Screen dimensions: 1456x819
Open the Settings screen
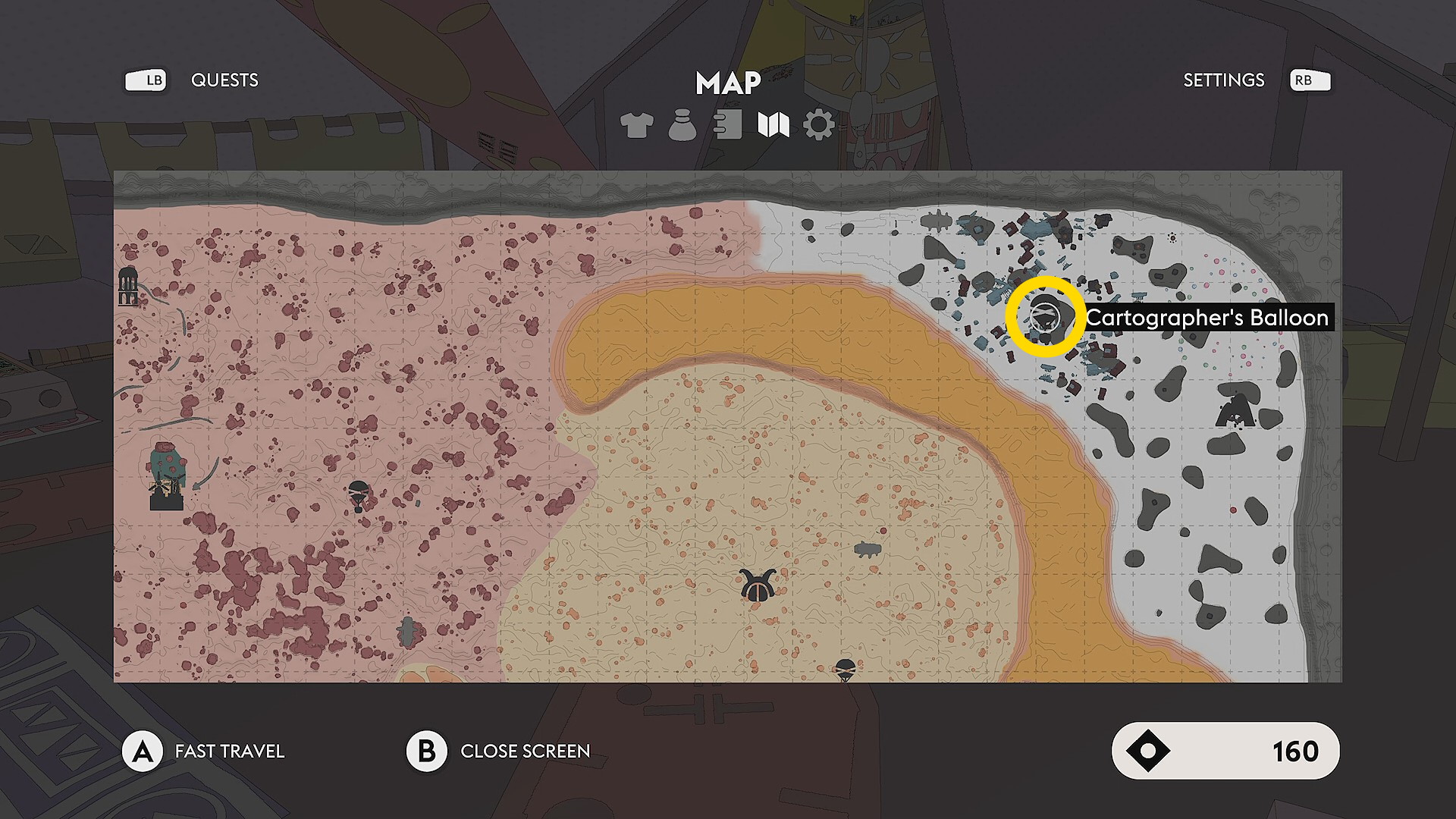[x=1223, y=80]
